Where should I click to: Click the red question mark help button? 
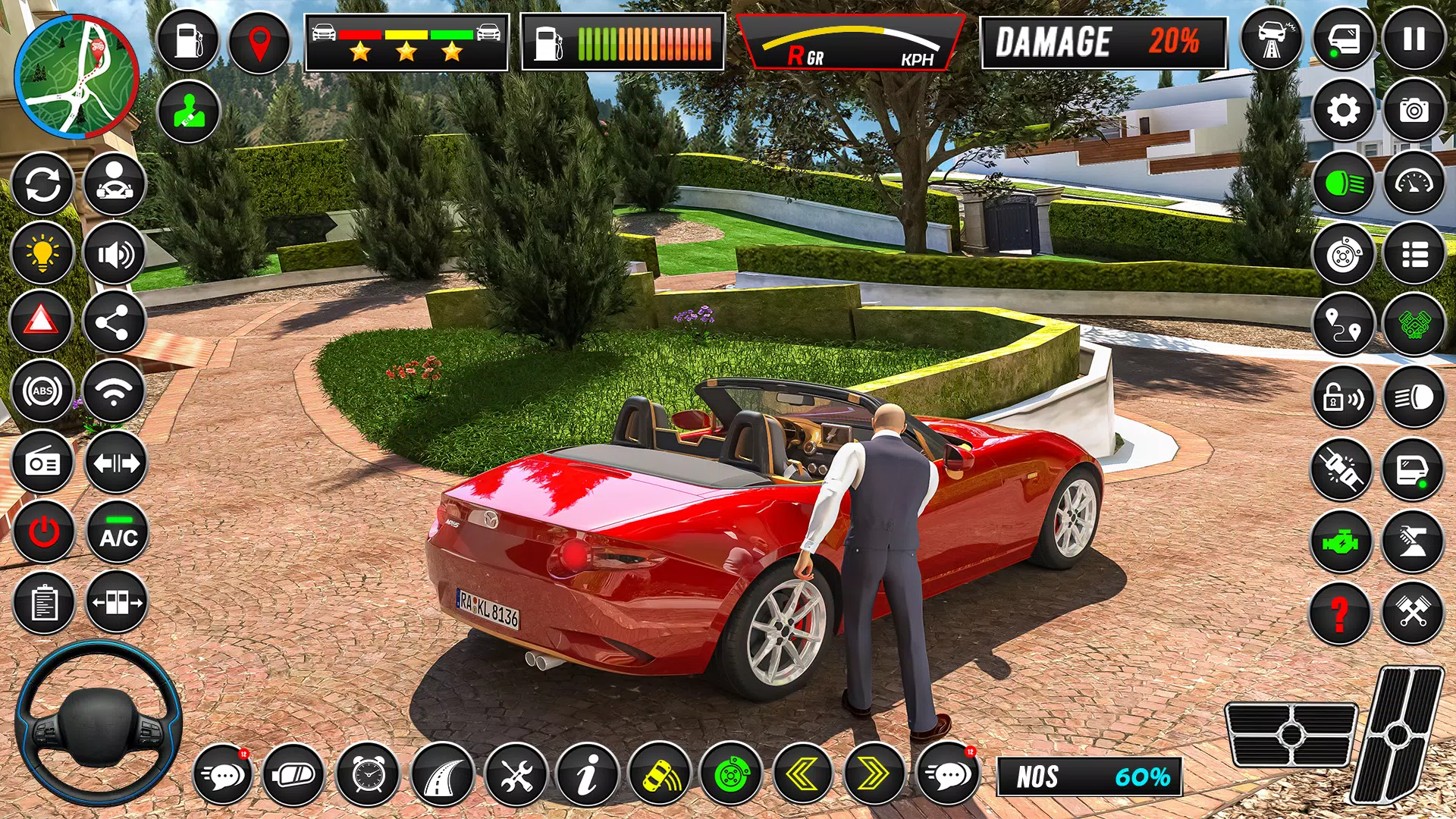(1340, 613)
